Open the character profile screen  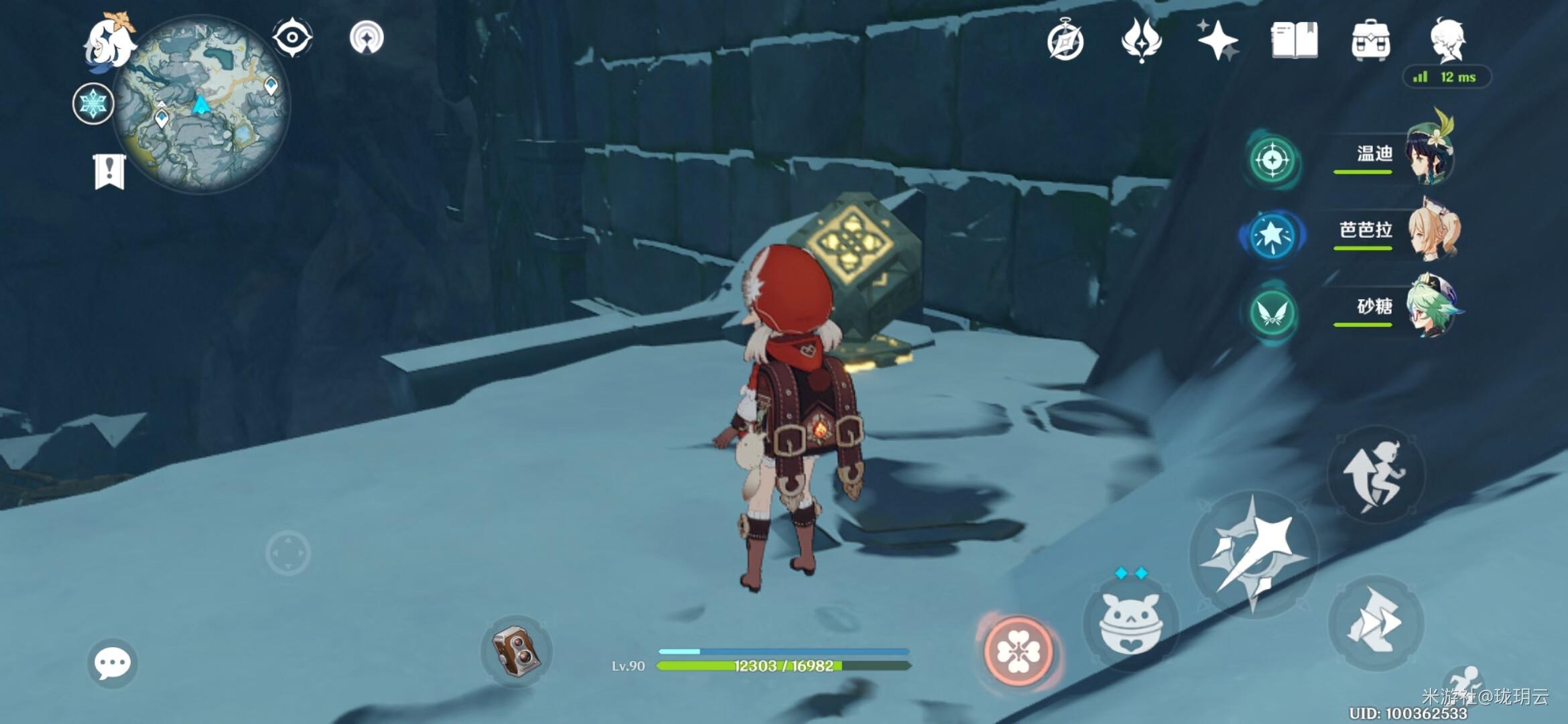1447,40
